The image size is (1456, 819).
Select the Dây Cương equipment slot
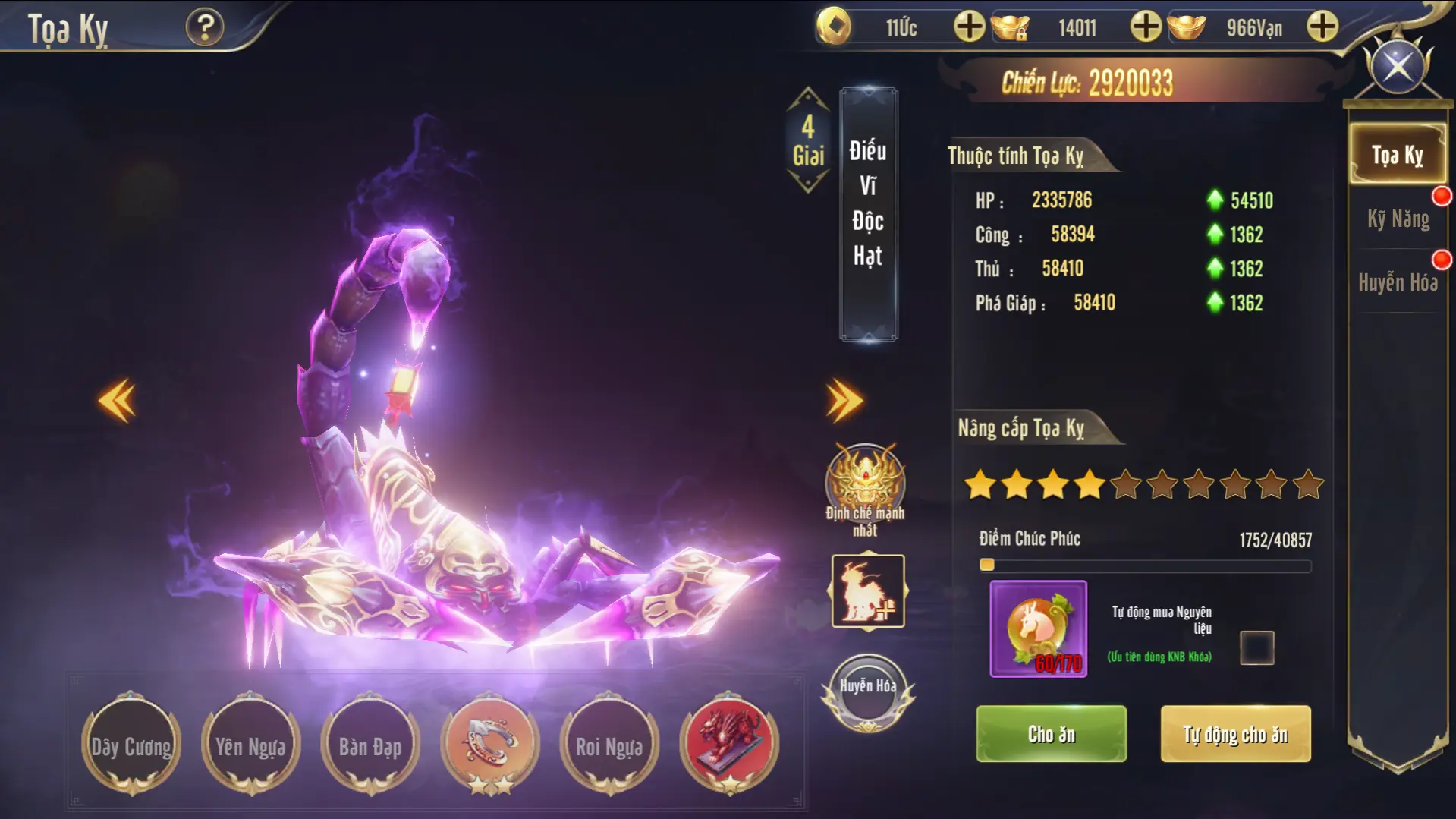[x=131, y=745]
